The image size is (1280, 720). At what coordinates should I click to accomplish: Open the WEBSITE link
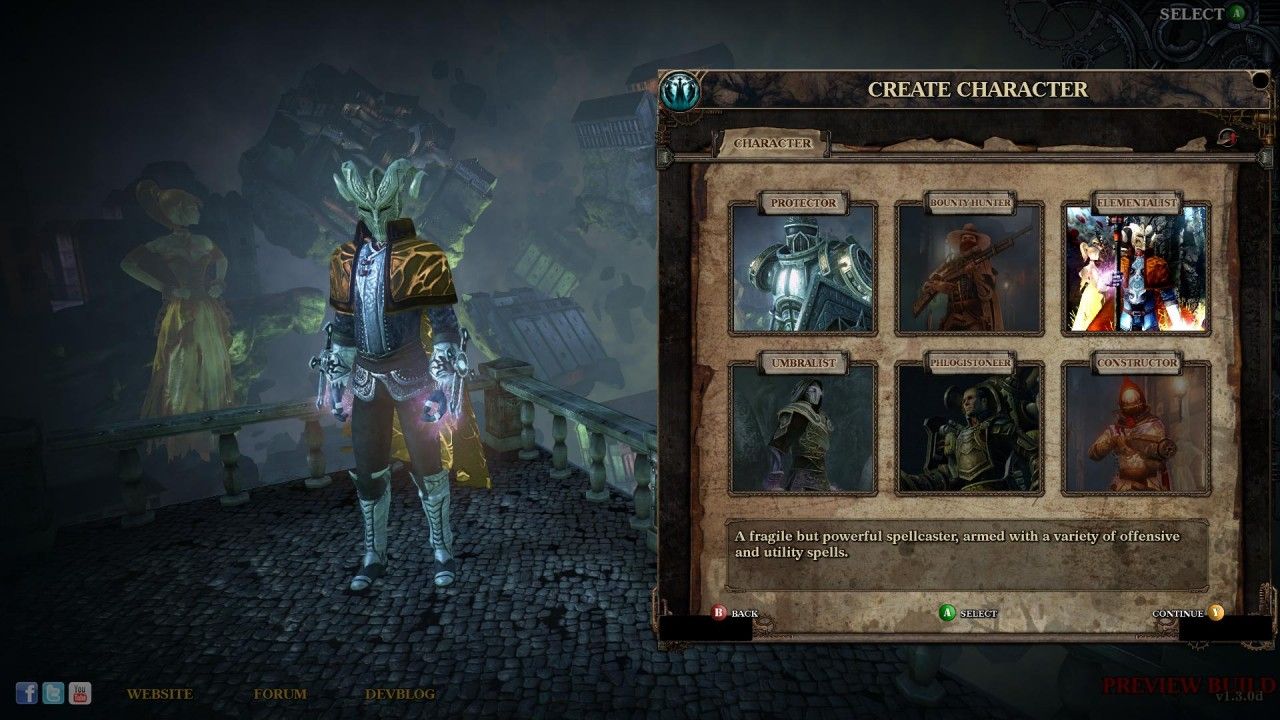point(160,693)
